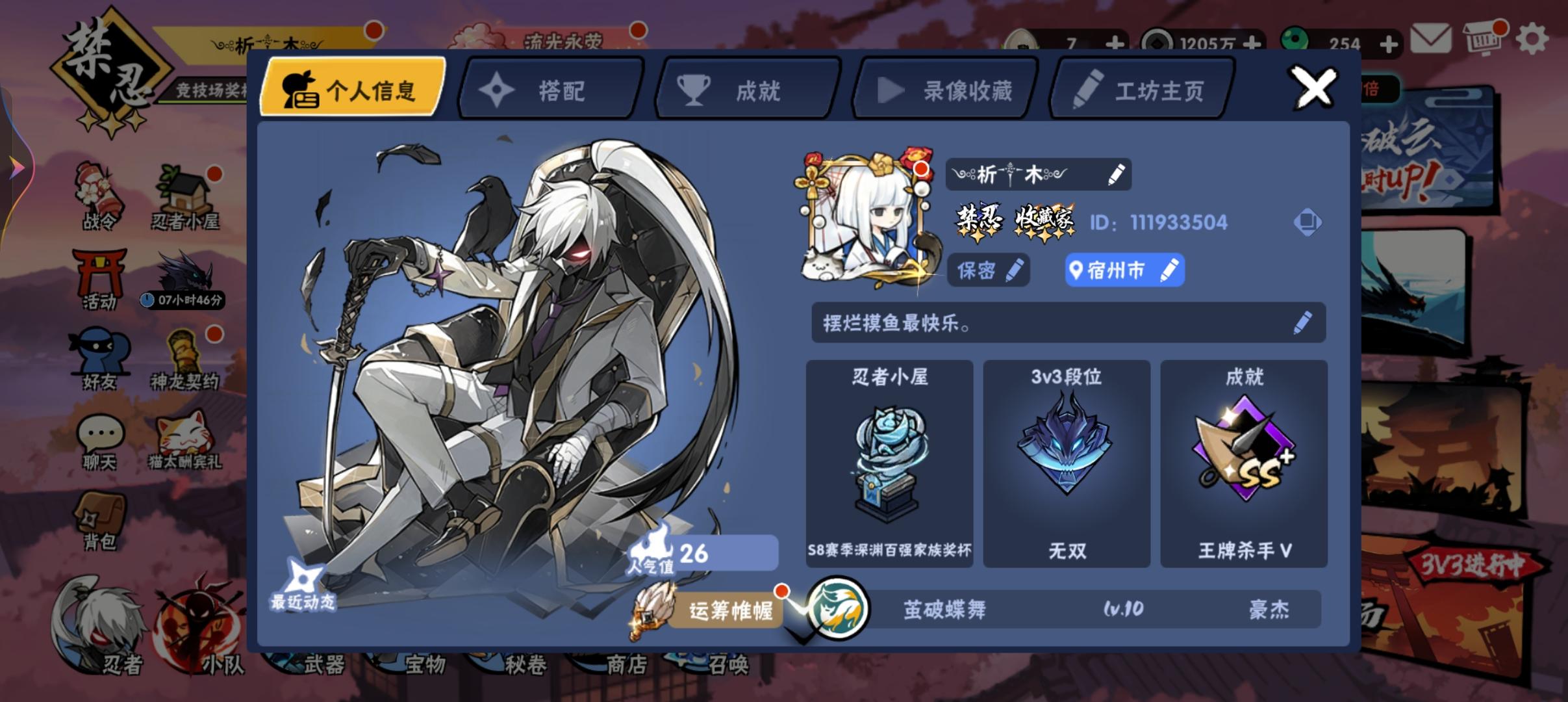Copy the player ID 111933504

[x=1308, y=222]
